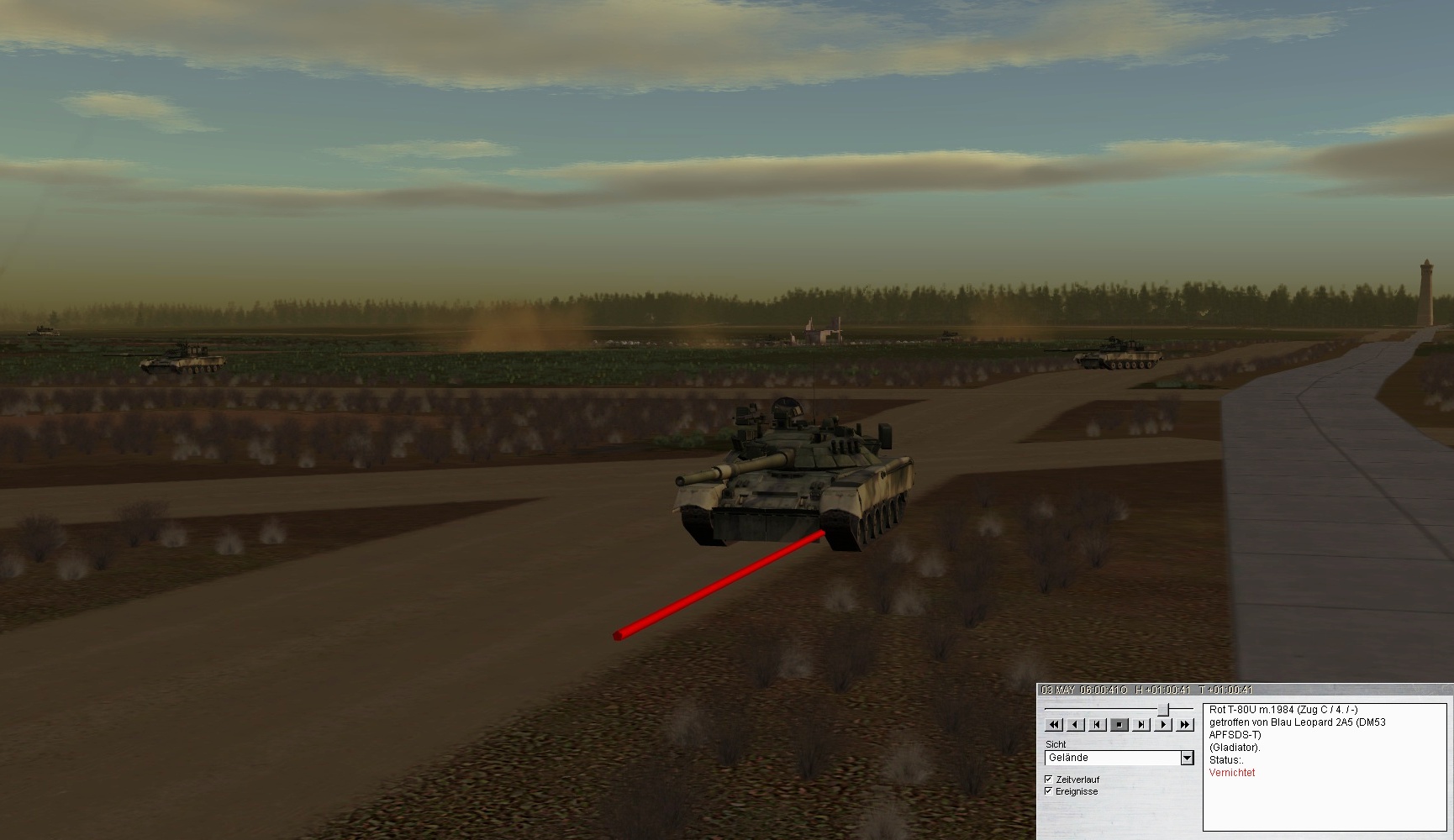Step back to the previous event

[1098, 724]
